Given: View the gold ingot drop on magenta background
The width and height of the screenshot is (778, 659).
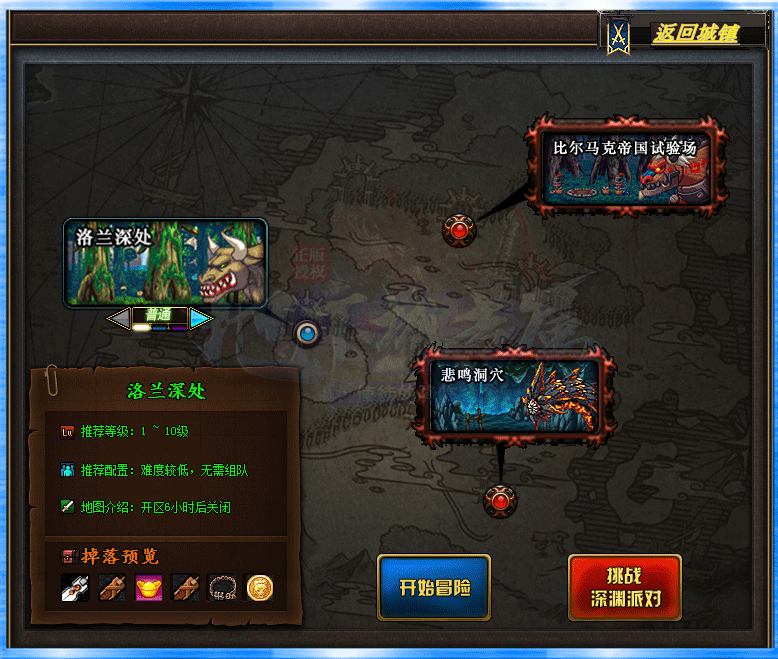Looking at the screenshot, I should (x=149, y=588).
